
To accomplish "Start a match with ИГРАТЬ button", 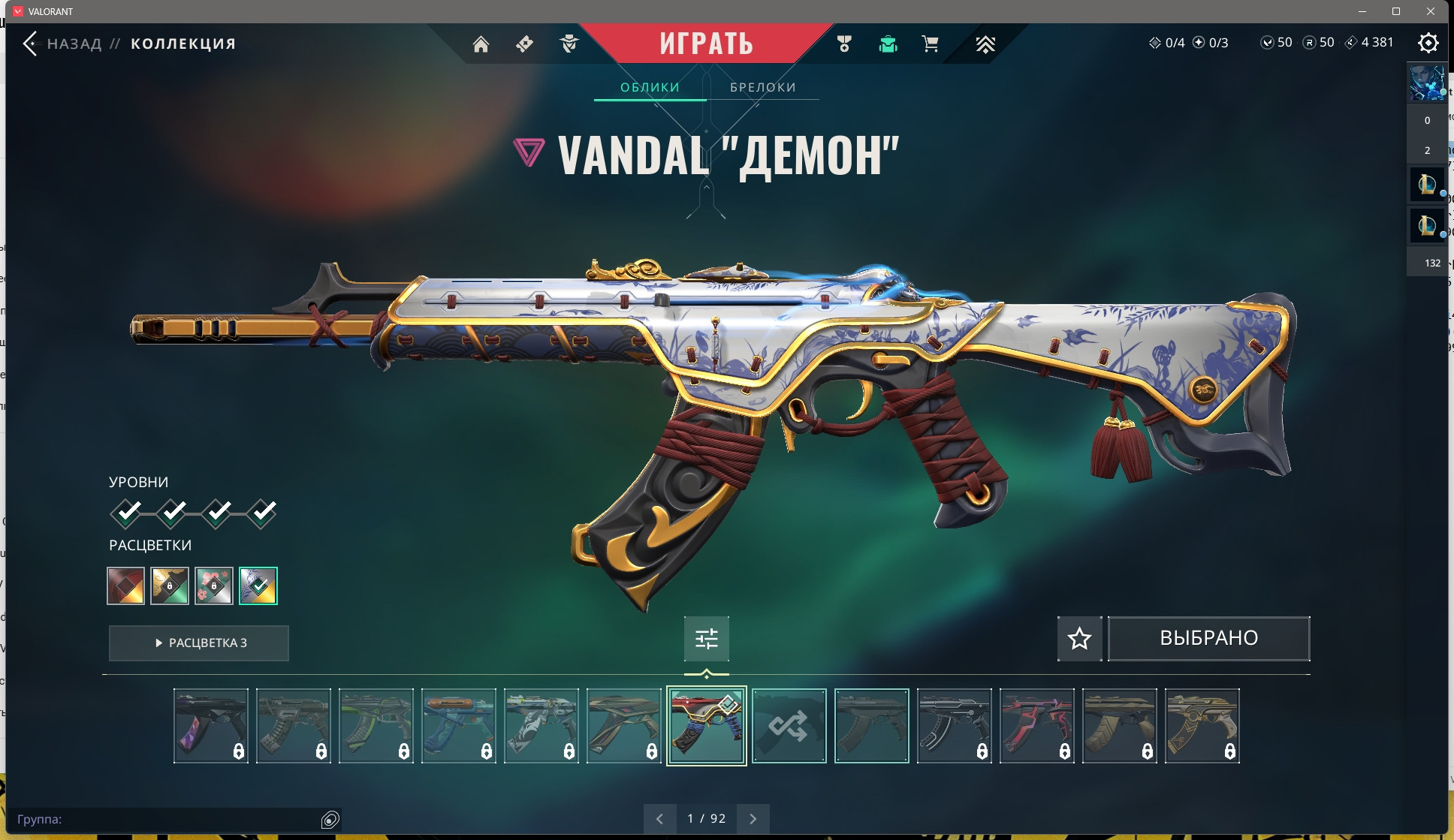I will pyautogui.click(x=706, y=44).
